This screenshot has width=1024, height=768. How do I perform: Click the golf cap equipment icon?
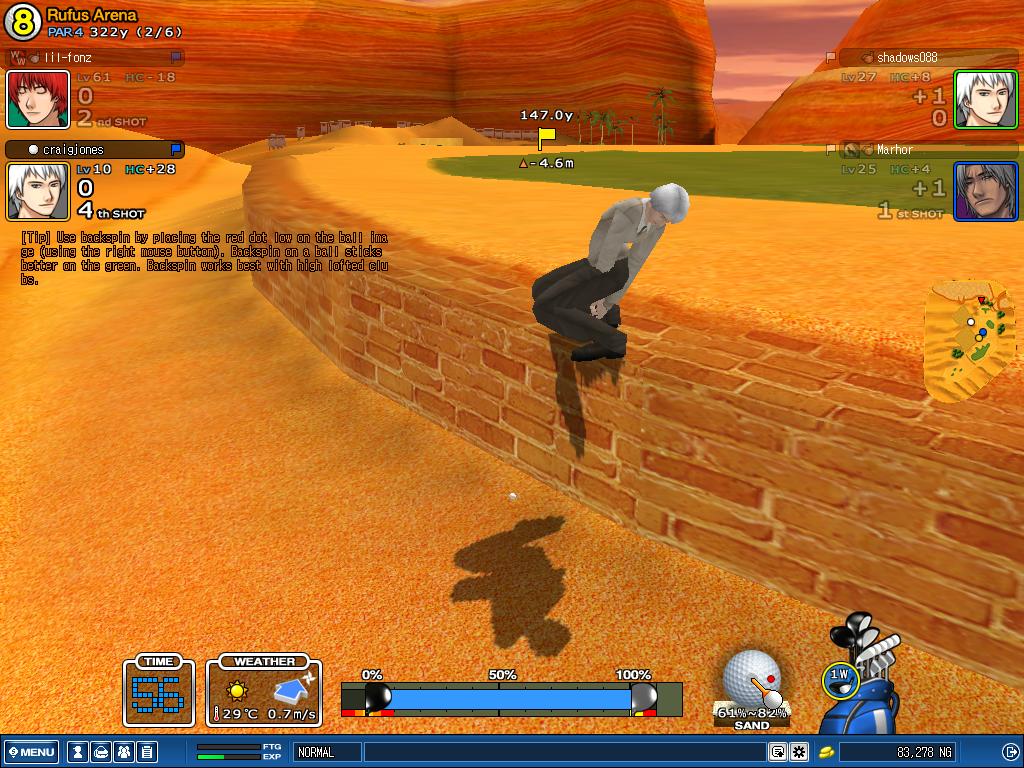pos(100,752)
